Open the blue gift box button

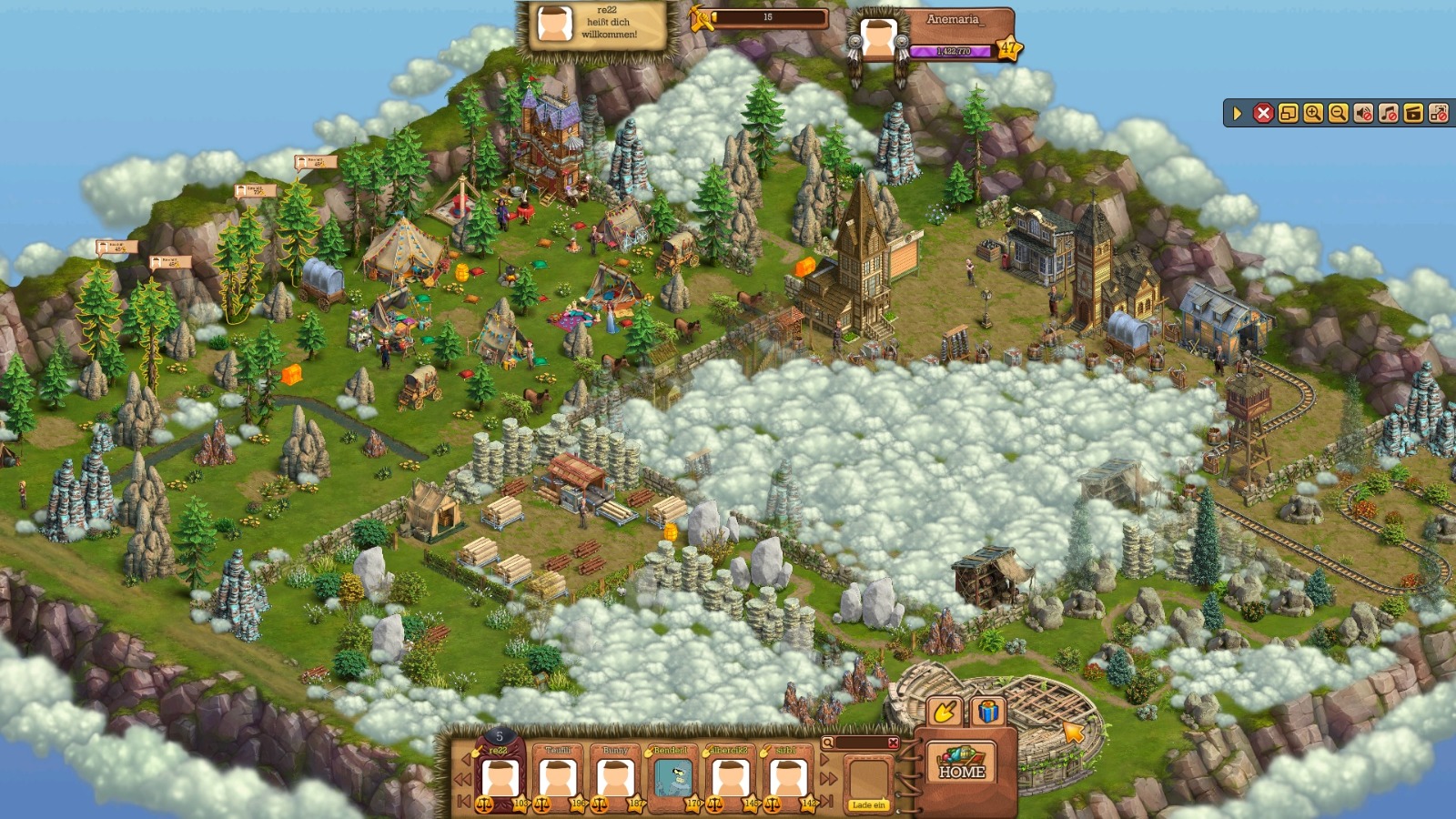988,712
